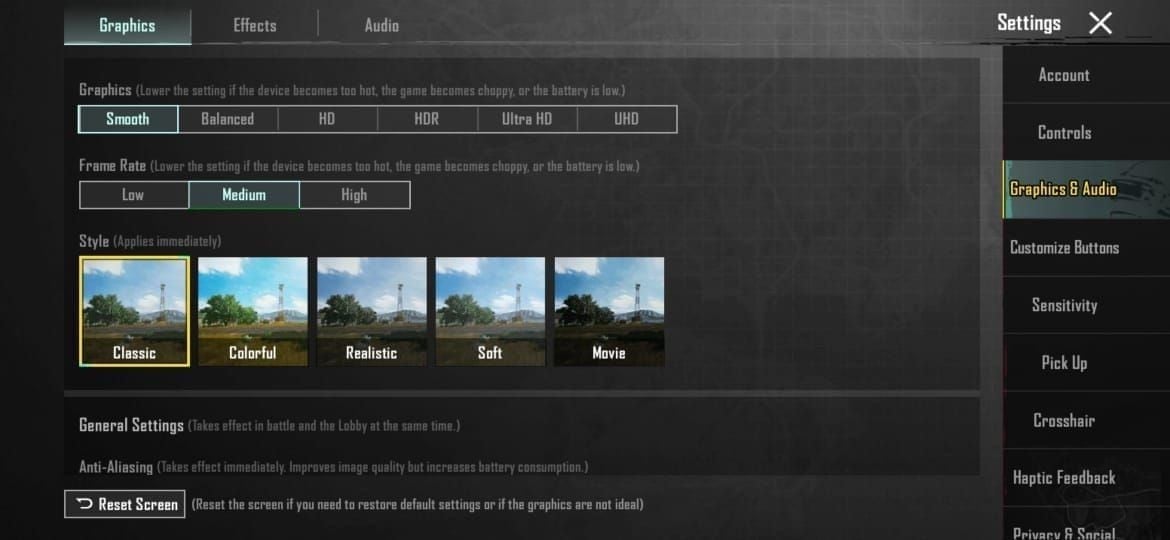Viewport: 1170px width, 540px height.
Task: Open the Pick Up settings
Action: coord(1064,362)
